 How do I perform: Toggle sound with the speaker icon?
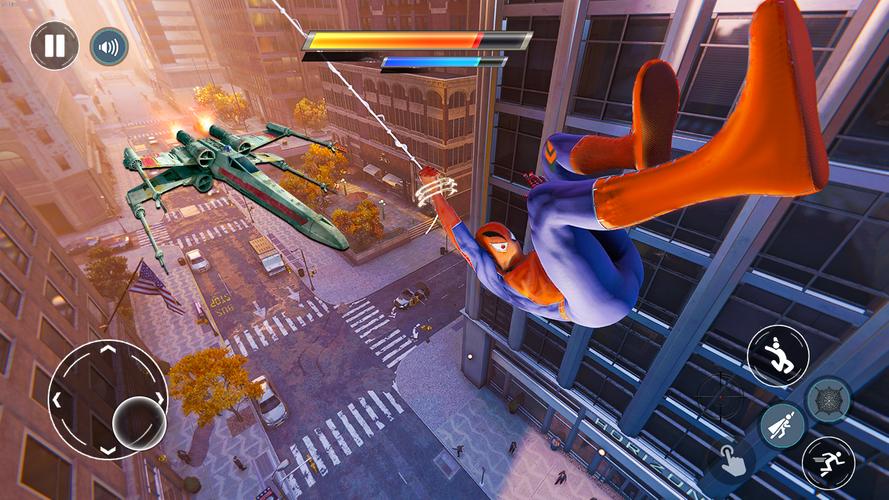click(x=109, y=46)
